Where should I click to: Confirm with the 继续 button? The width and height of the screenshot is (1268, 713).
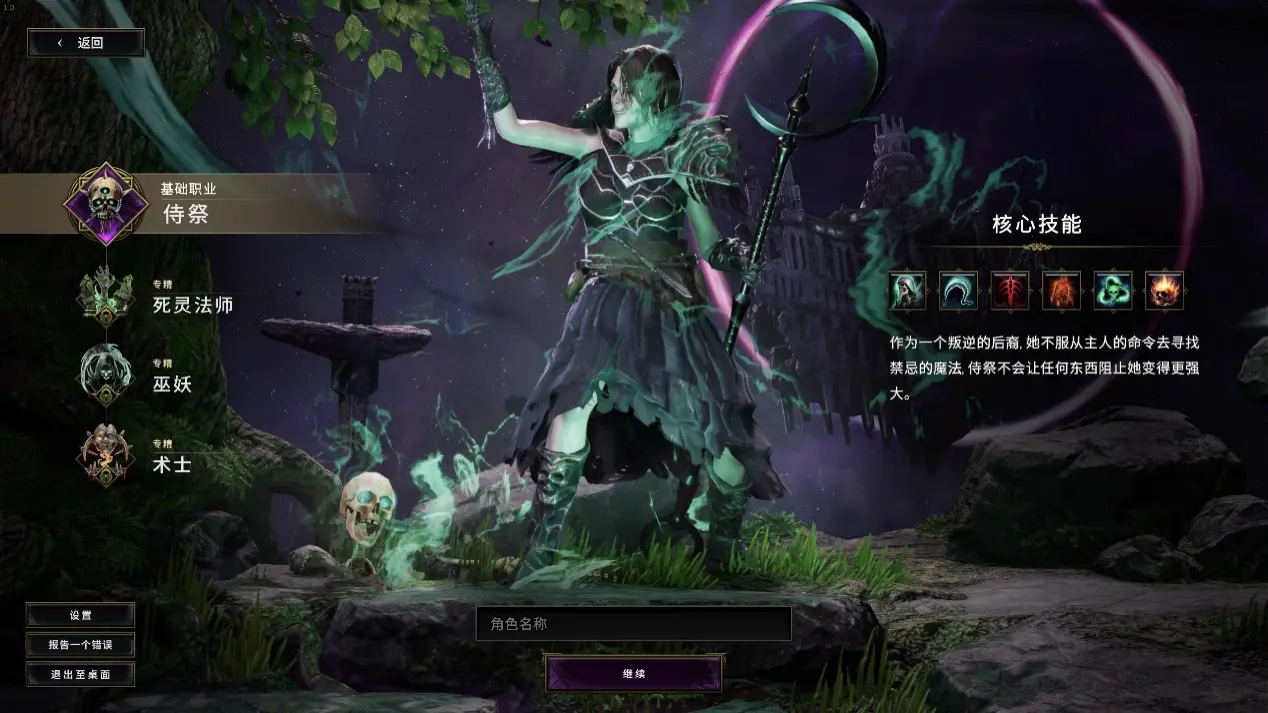tap(634, 673)
